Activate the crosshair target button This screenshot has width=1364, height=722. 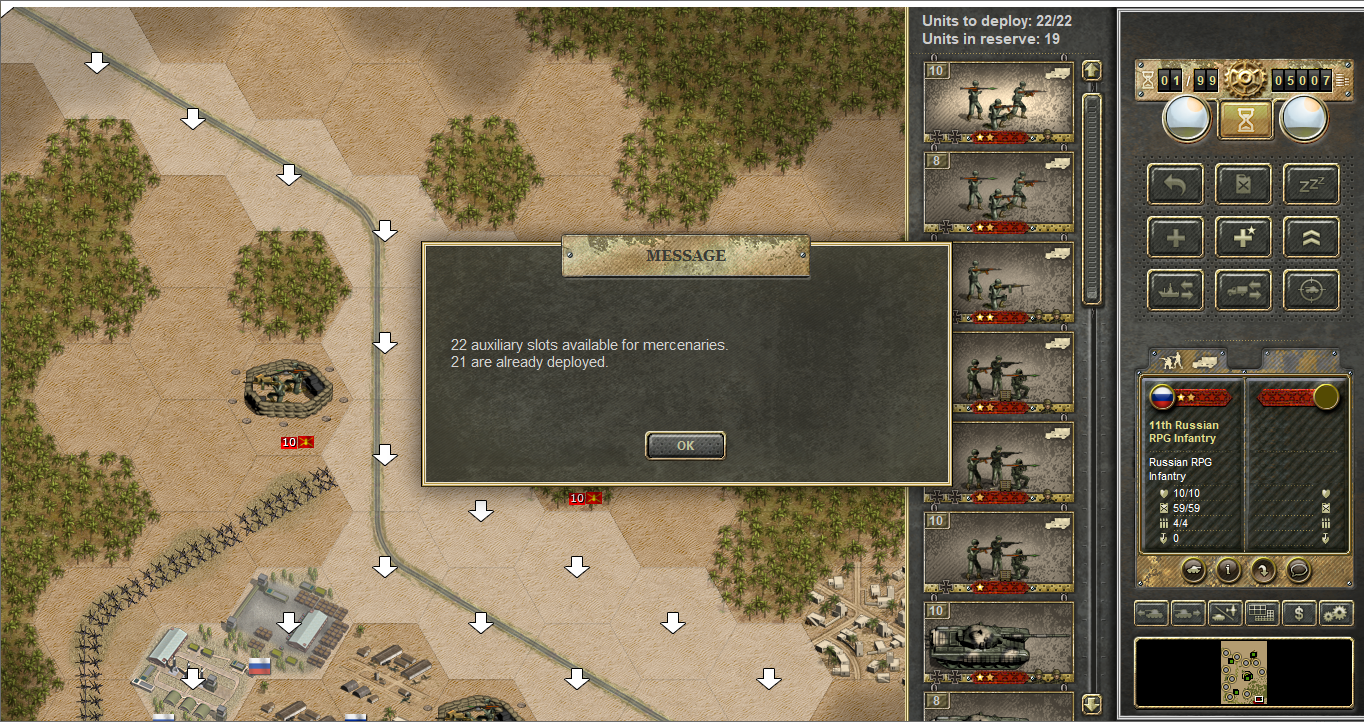pyautogui.click(x=1311, y=290)
